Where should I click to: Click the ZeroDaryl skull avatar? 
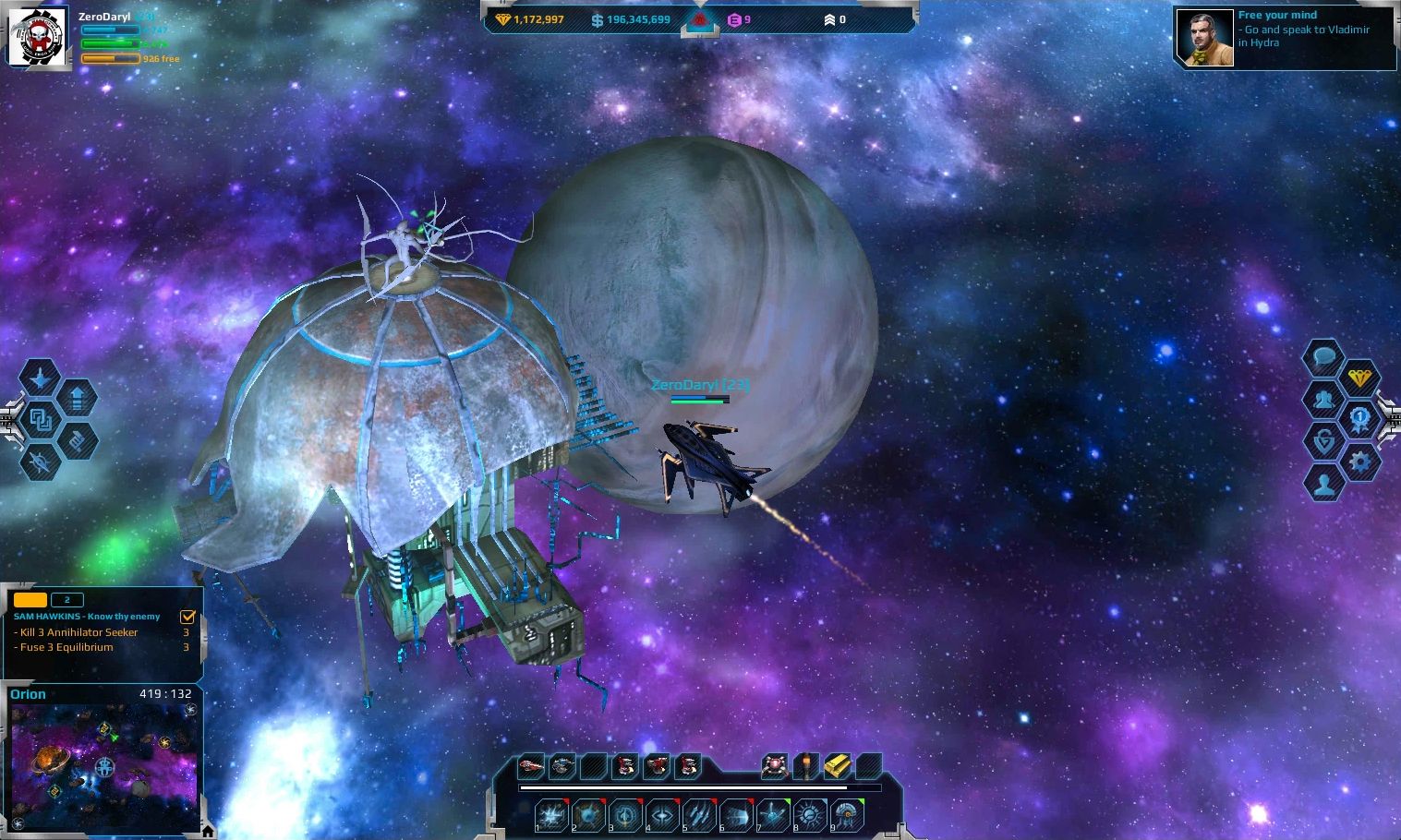point(39,39)
